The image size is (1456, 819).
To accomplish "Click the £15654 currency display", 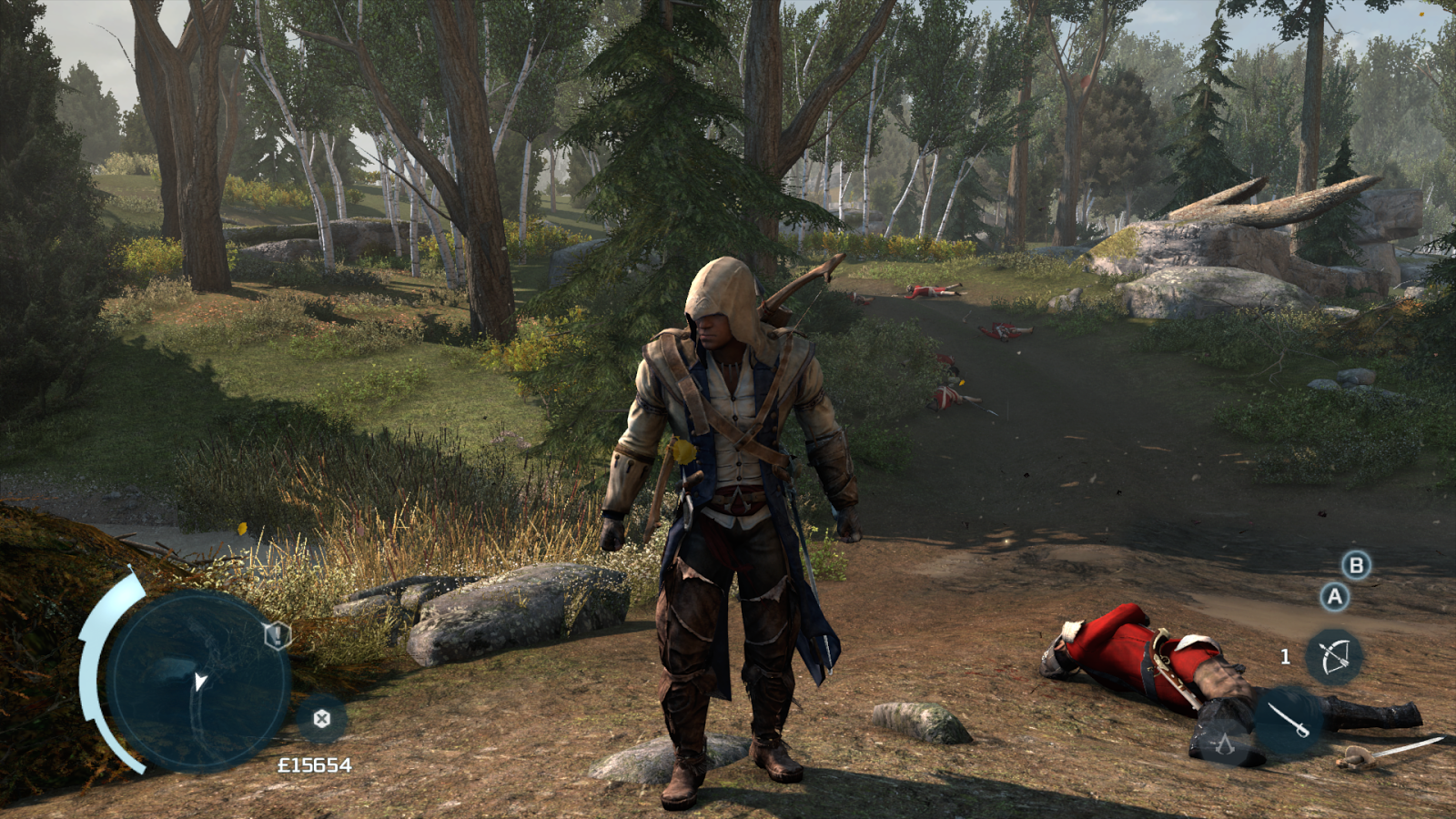I will tap(314, 766).
